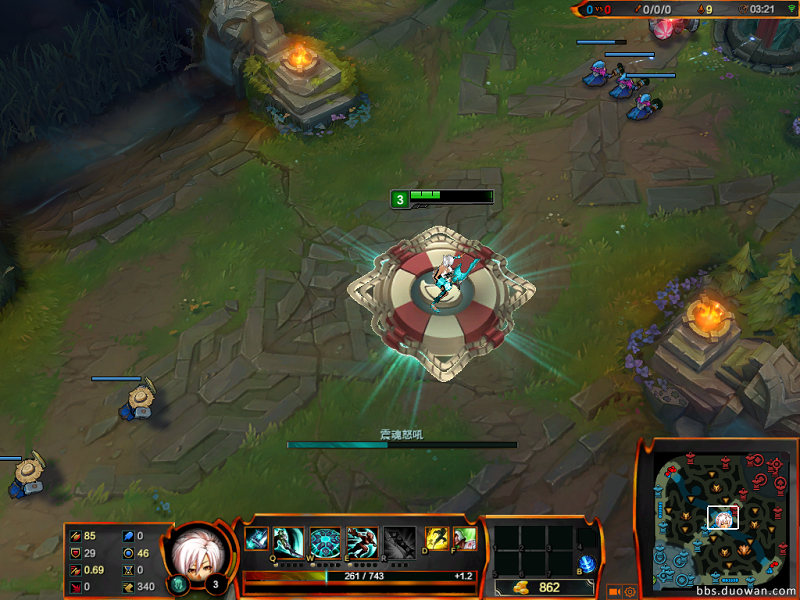The width and height of the screenshot is (800, 600).
Task: Use the Valor dash E ability
Action: pyautogui.click(x=362, y=541)
